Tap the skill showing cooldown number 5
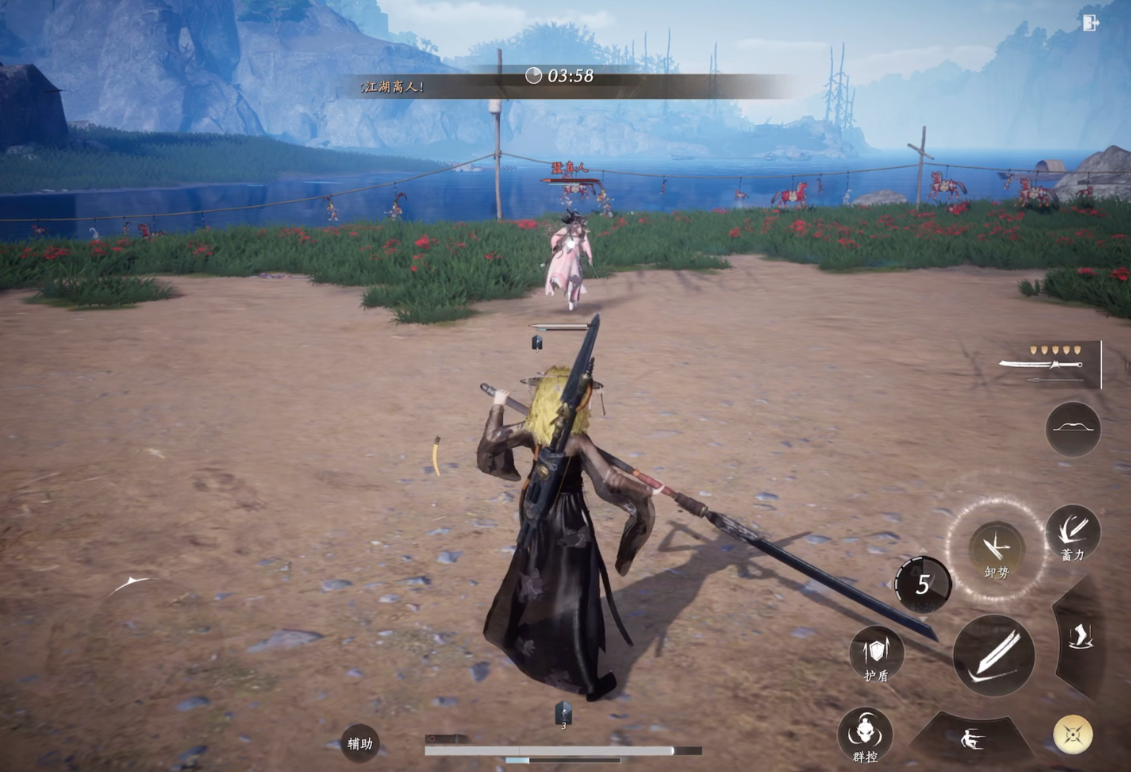The width and height of the screenshot is (1131, 772). point(922,584)
